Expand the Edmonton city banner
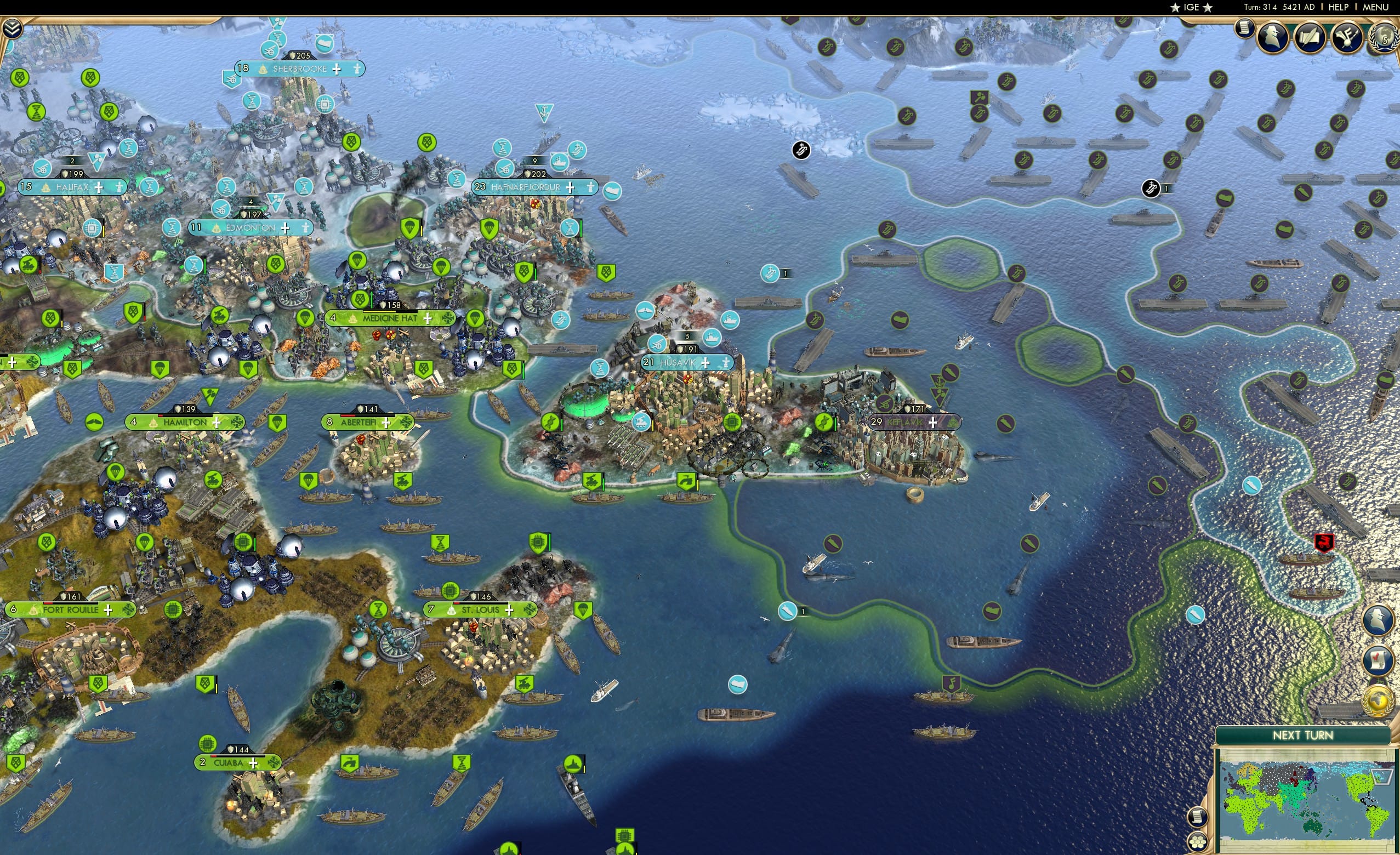Viewport: 1400px width, 855px height. [x=286, y=227]
